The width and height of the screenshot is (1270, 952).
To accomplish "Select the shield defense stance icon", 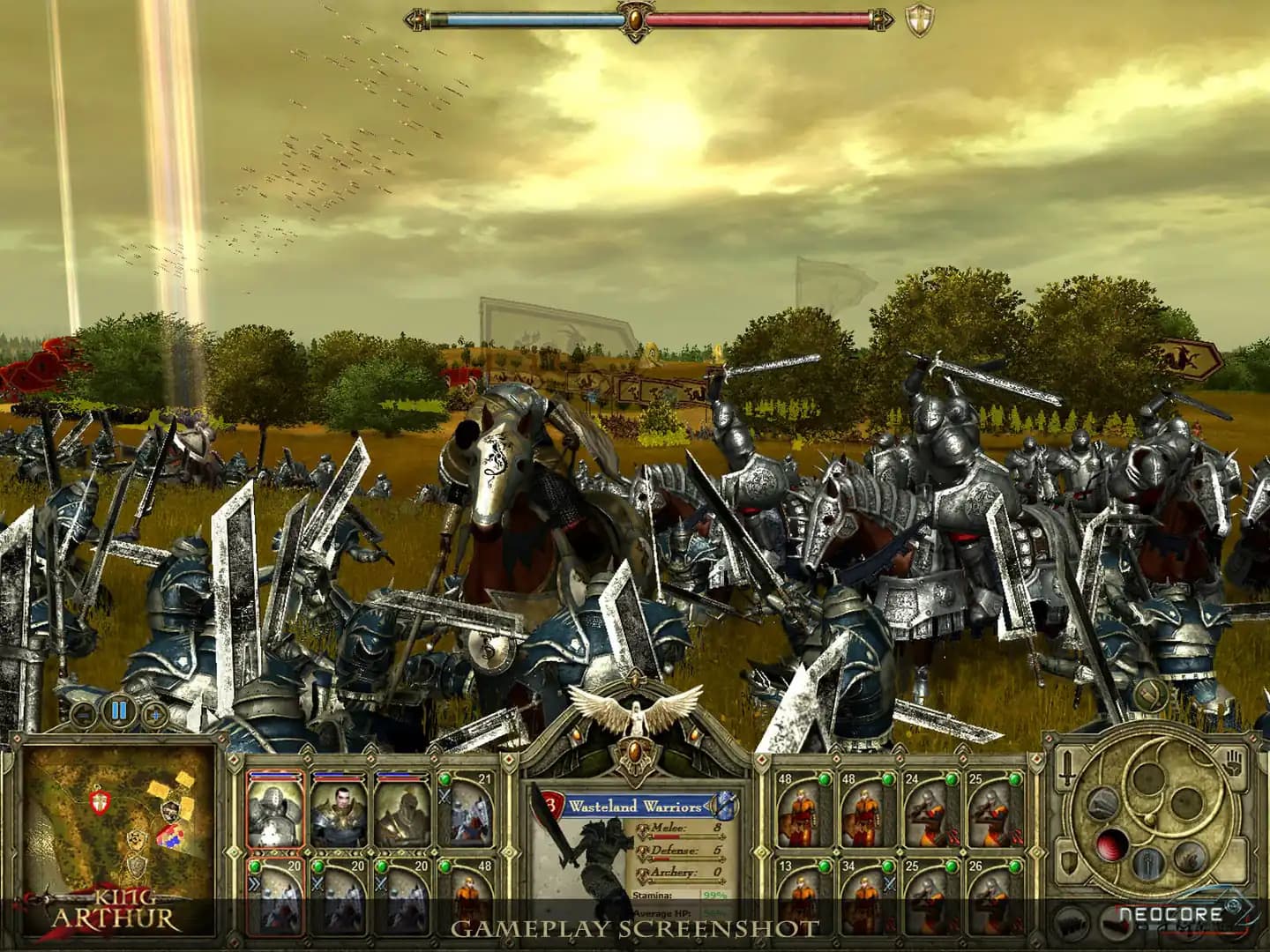I will [x=1068, y=861].
